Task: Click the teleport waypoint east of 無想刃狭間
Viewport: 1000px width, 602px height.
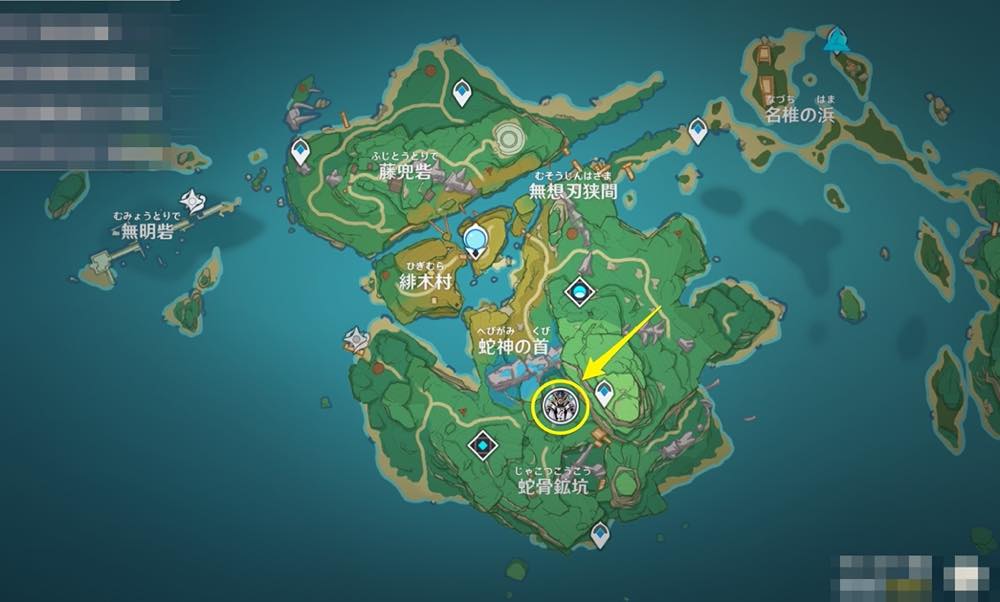Action: click(697, 129)
